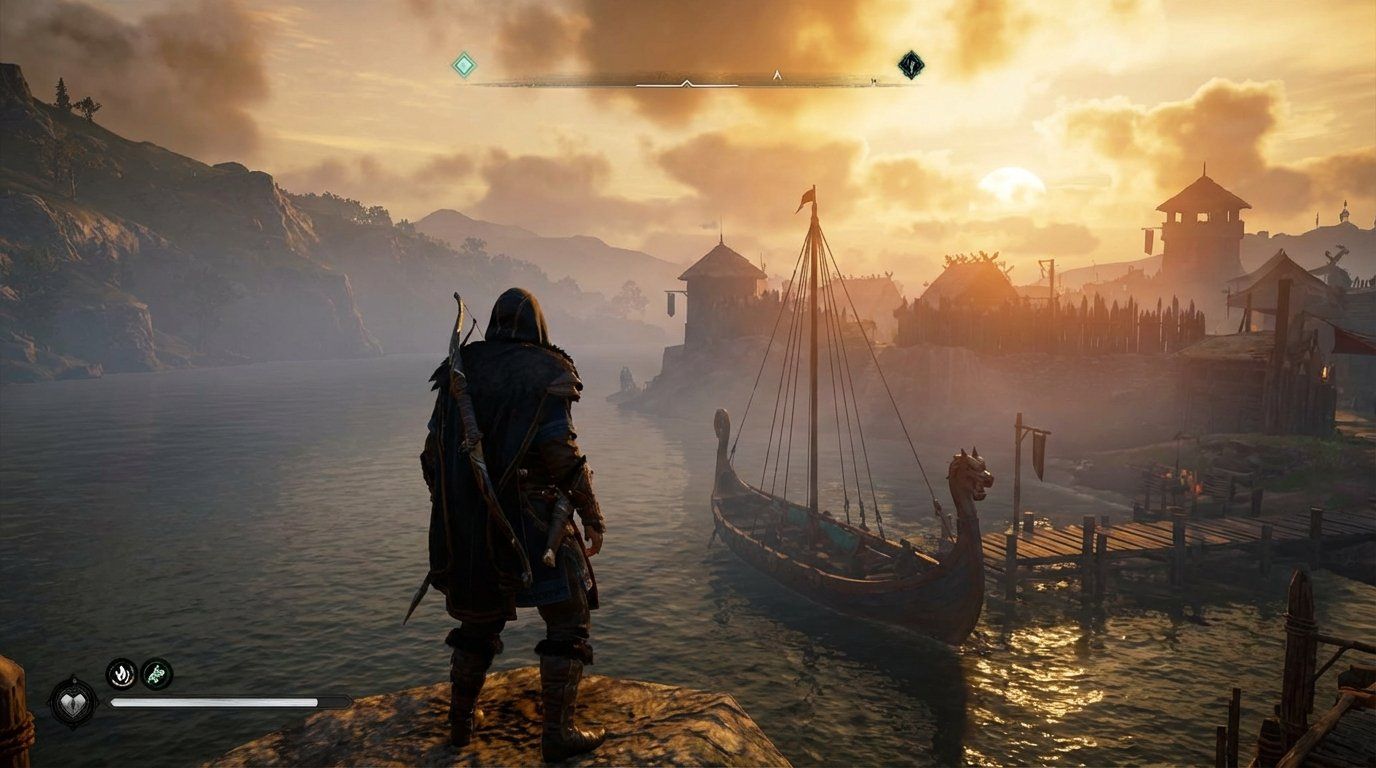The image size is (1376, 768).
Task: Click the small rider icon near the compass right edge
Action: 873,82
